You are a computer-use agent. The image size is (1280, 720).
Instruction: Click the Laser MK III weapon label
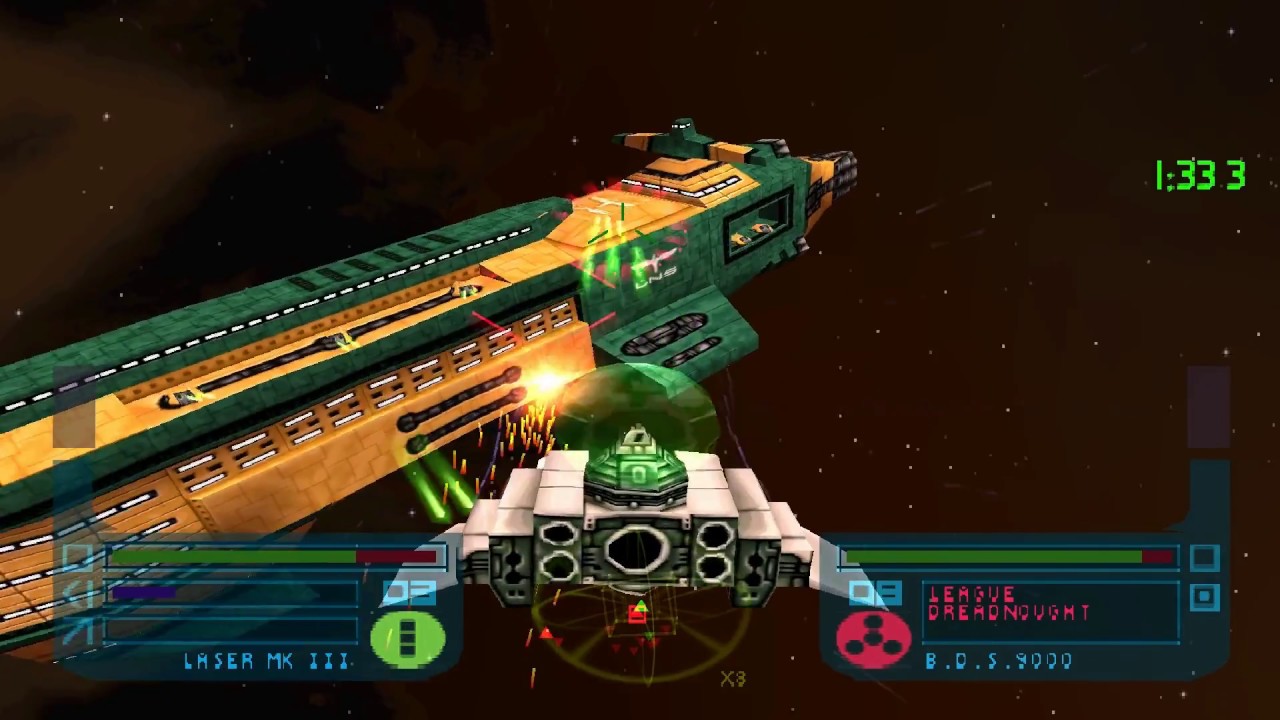267,661
